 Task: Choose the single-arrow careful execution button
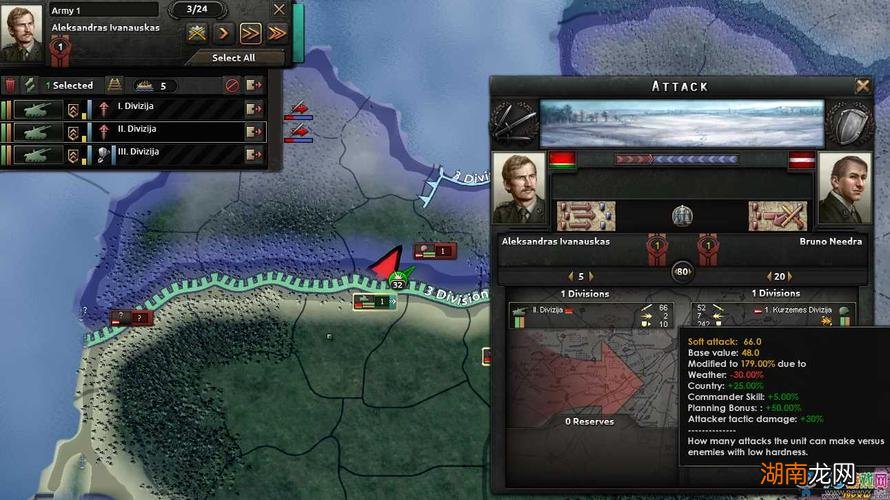tap(224, 33)
